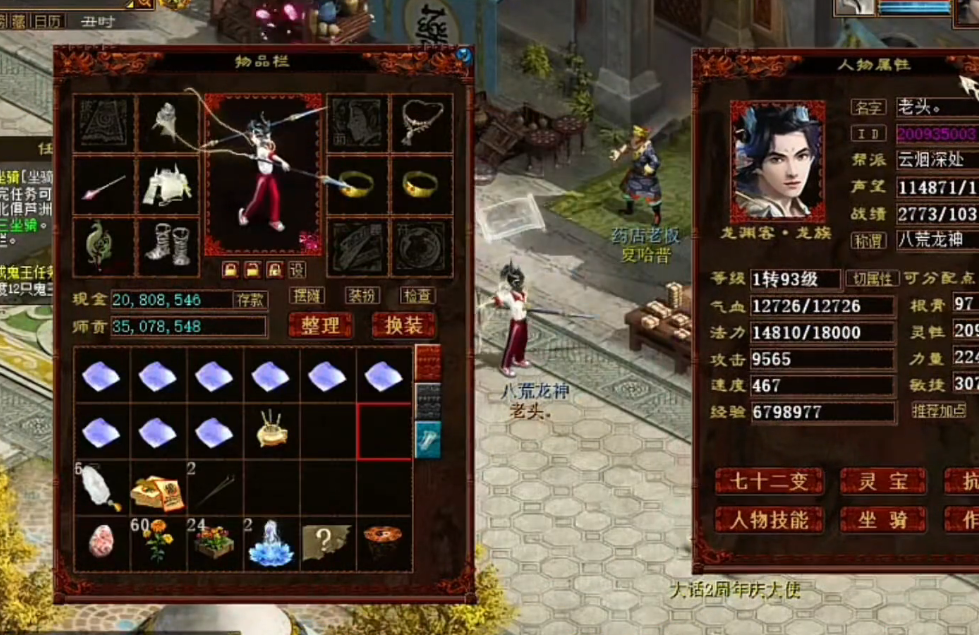979x635 pixels.
Task: Open the 存款 deposit option
Action: [x=250, y=299]
